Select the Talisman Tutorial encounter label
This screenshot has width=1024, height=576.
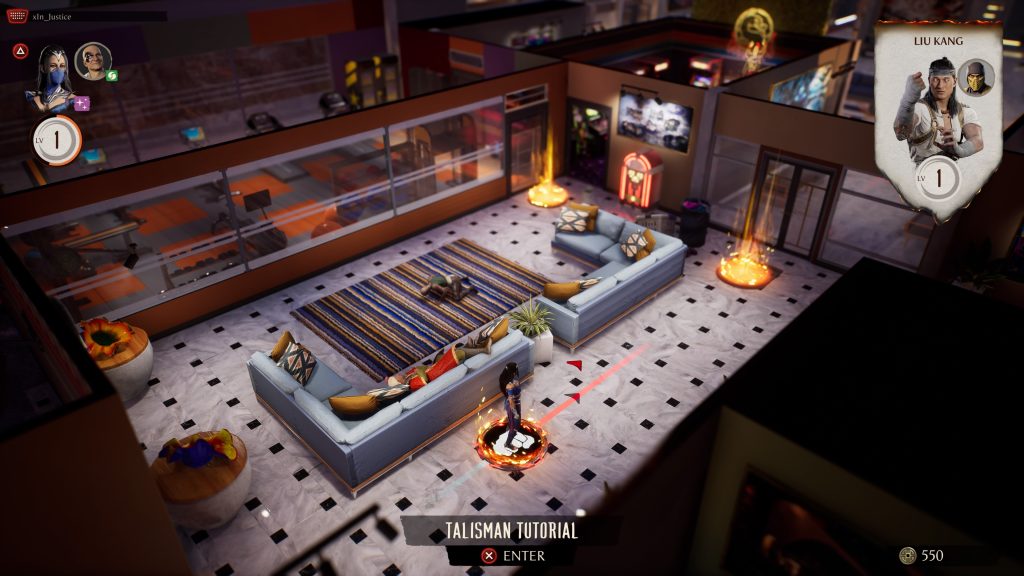pos(511,531)
